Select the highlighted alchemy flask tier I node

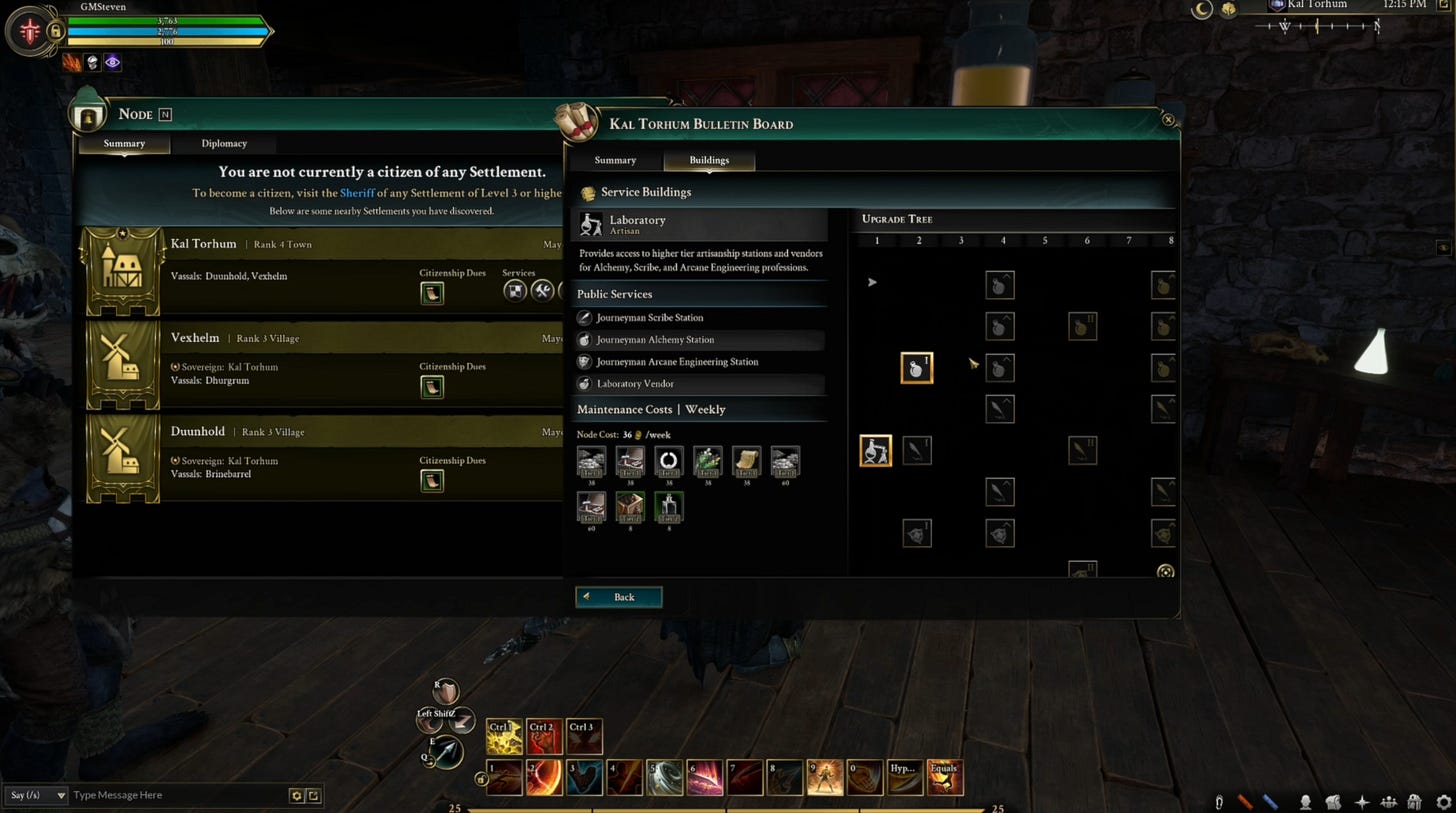coord(917,368)
